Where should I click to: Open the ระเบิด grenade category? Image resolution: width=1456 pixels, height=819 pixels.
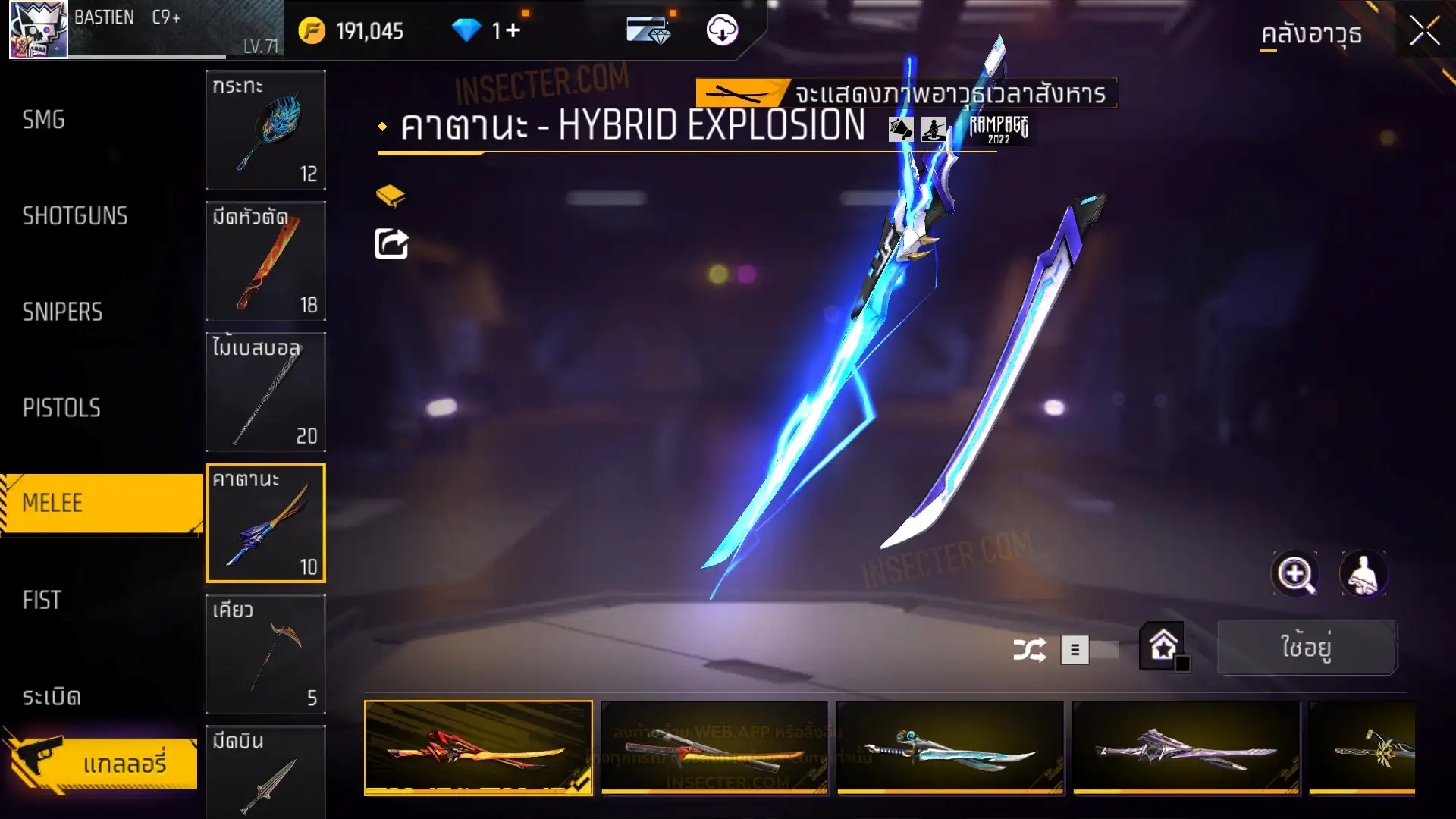(x=52, y=696)
